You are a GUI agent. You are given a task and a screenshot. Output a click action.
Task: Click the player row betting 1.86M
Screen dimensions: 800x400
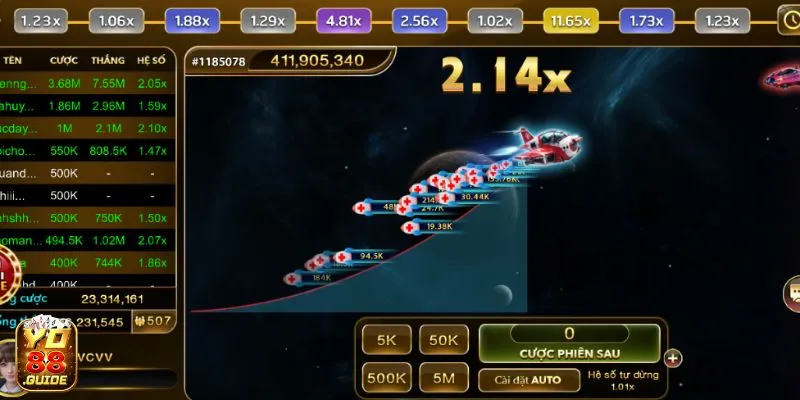pyautogui.click(x=88, y=105)
